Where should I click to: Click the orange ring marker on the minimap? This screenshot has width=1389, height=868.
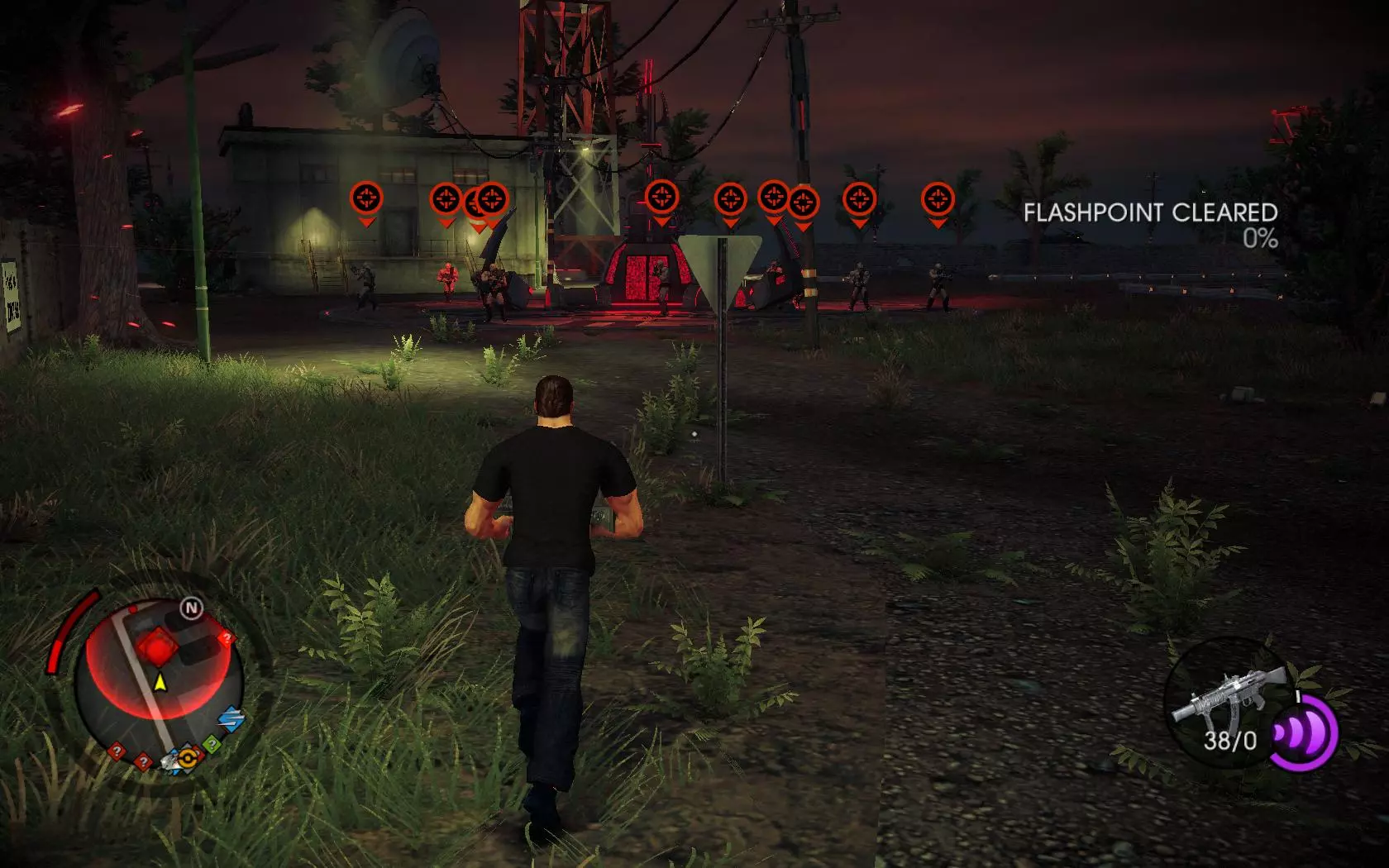click(189, 756)
